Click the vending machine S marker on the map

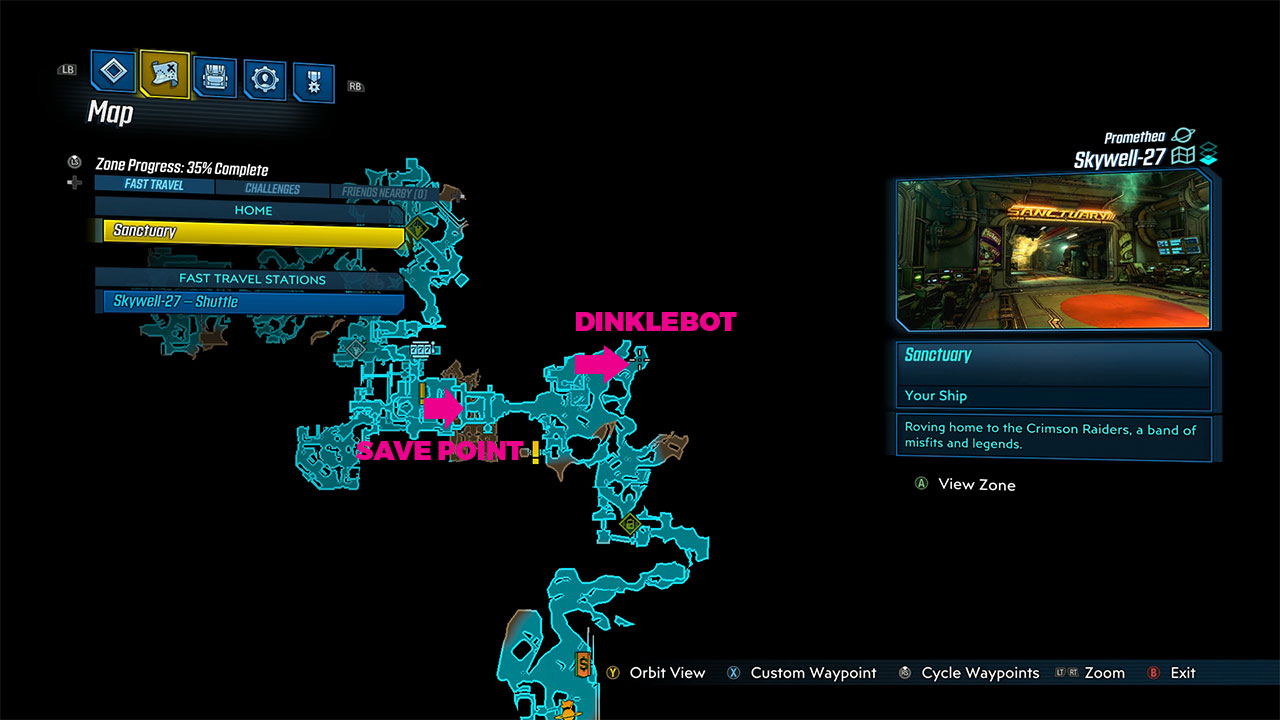[583, 664]
